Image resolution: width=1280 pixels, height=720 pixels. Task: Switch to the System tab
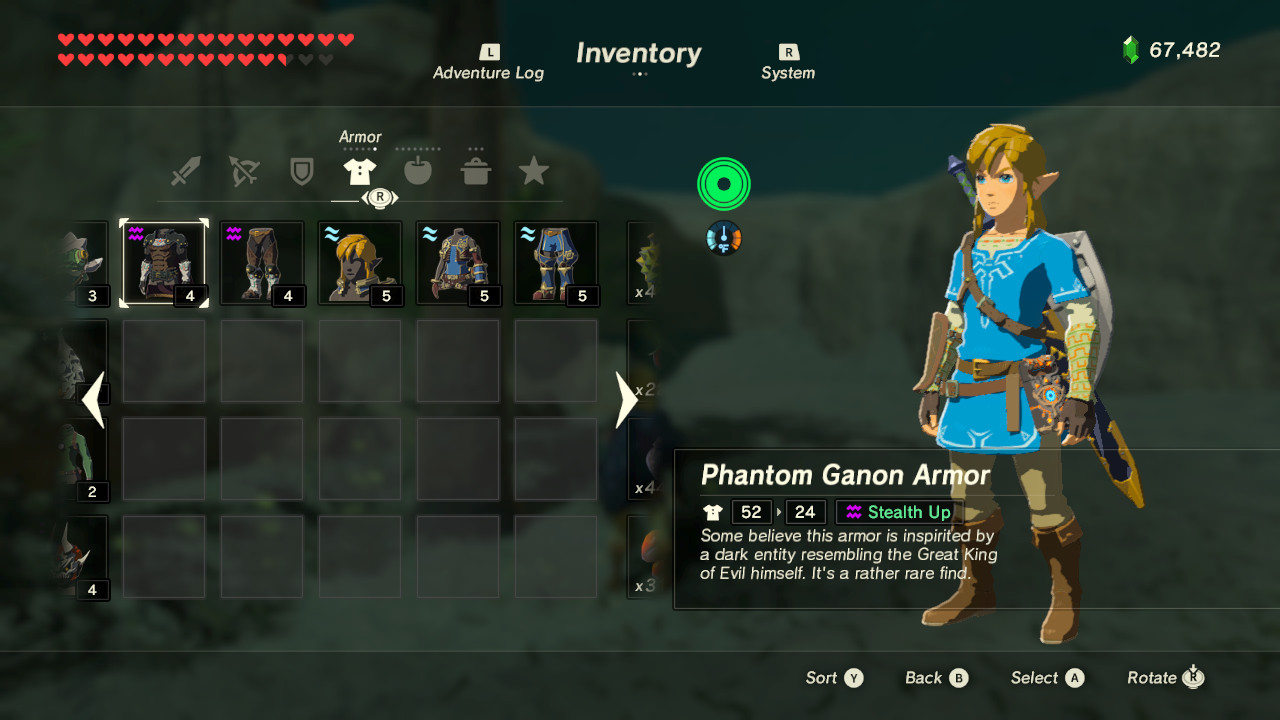tap(787, 62)
